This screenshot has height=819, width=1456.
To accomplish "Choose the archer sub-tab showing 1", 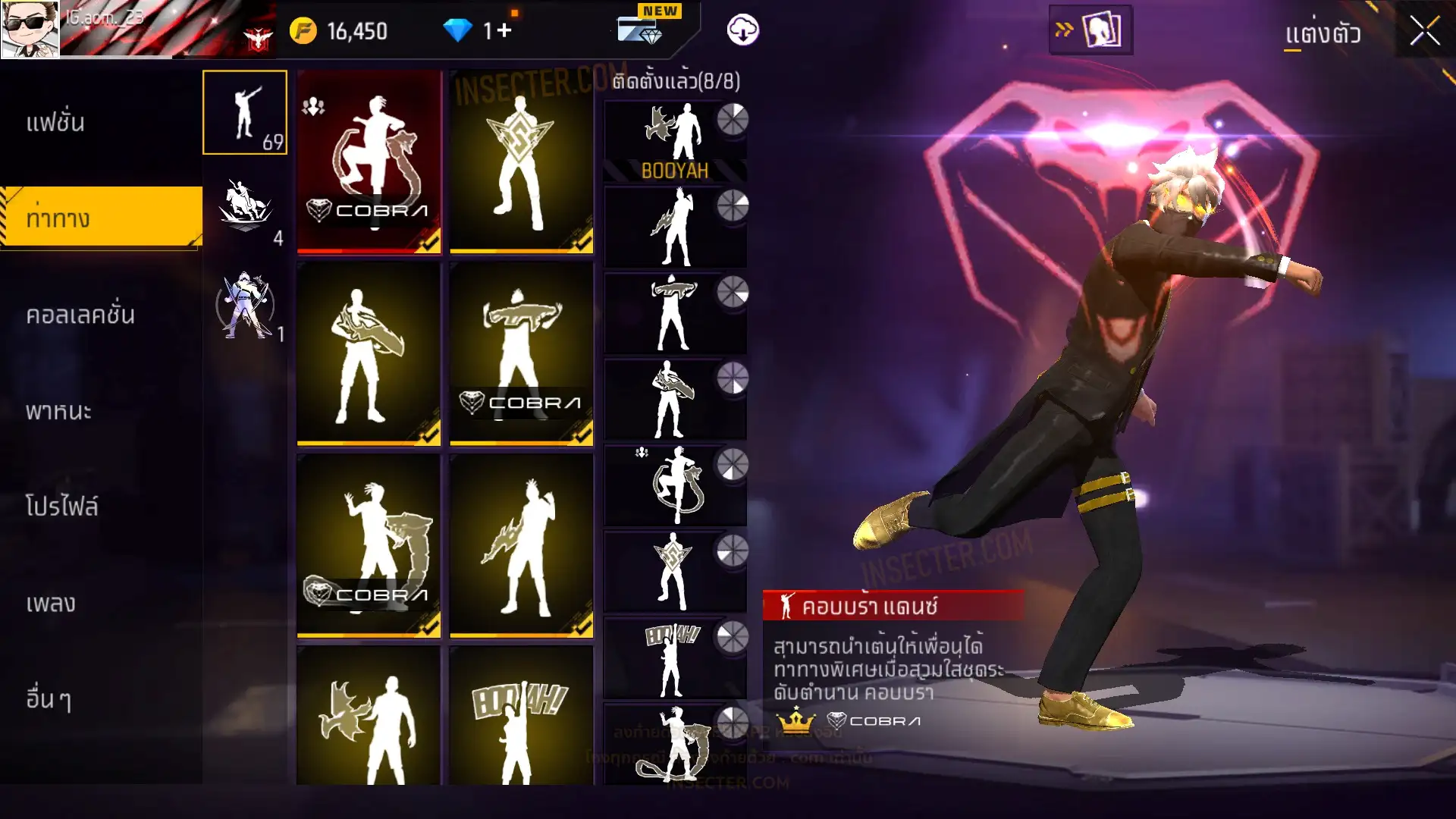I will pos(245,305).
